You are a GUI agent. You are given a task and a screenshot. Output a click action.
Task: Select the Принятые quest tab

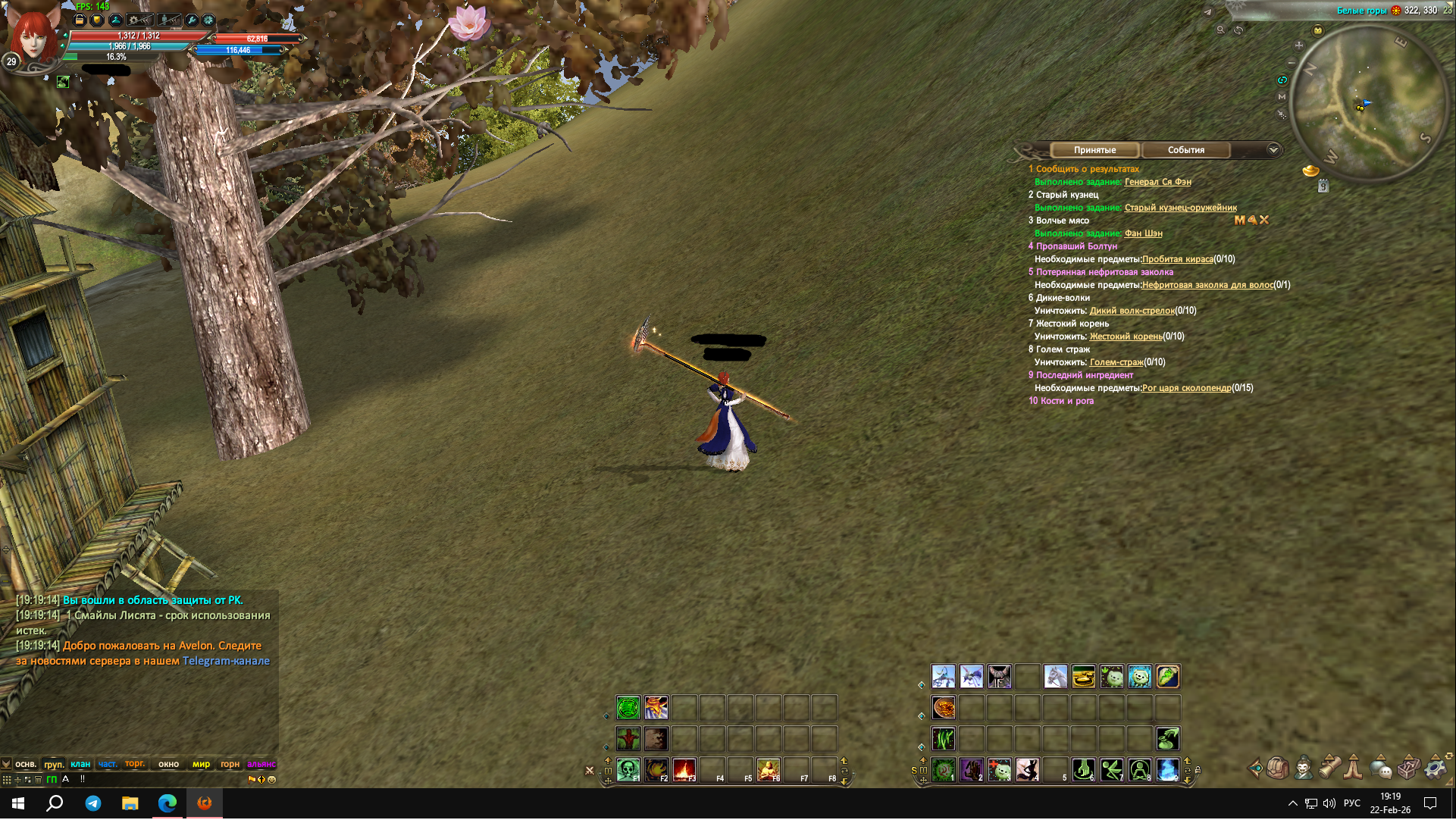pyautogui.click(x=1094, y=150)
